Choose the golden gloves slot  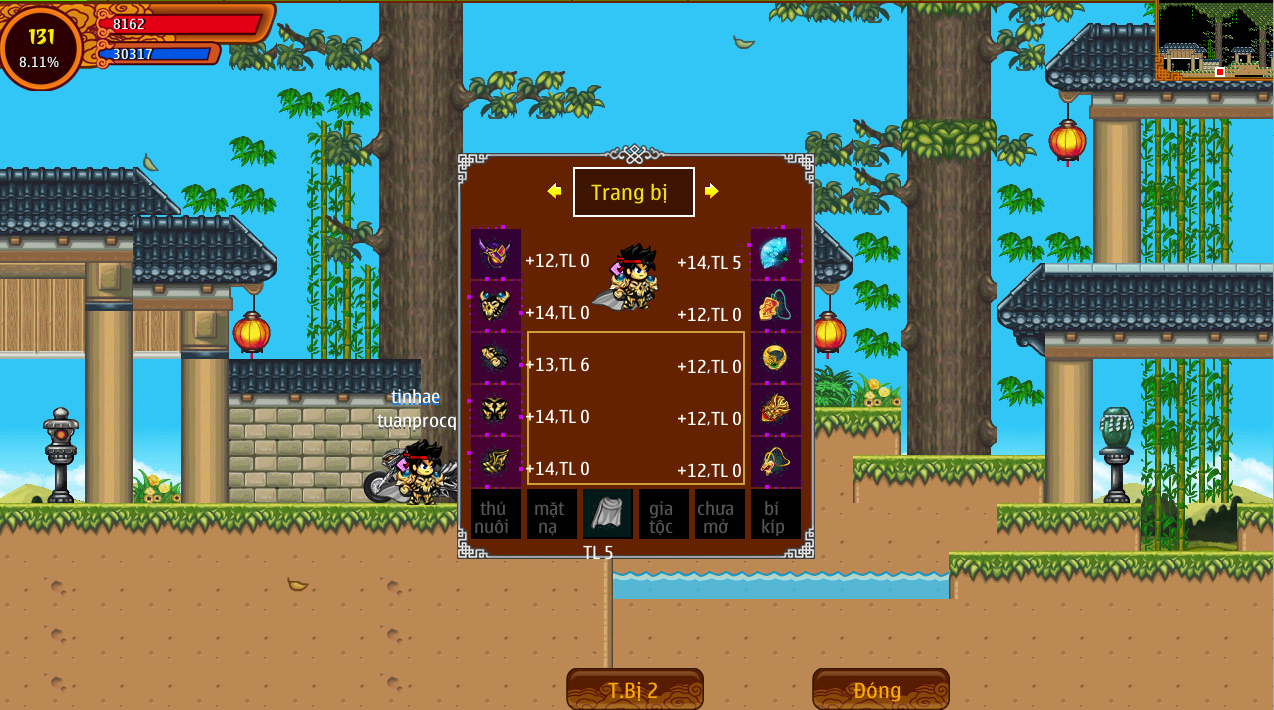pos(496,358)
